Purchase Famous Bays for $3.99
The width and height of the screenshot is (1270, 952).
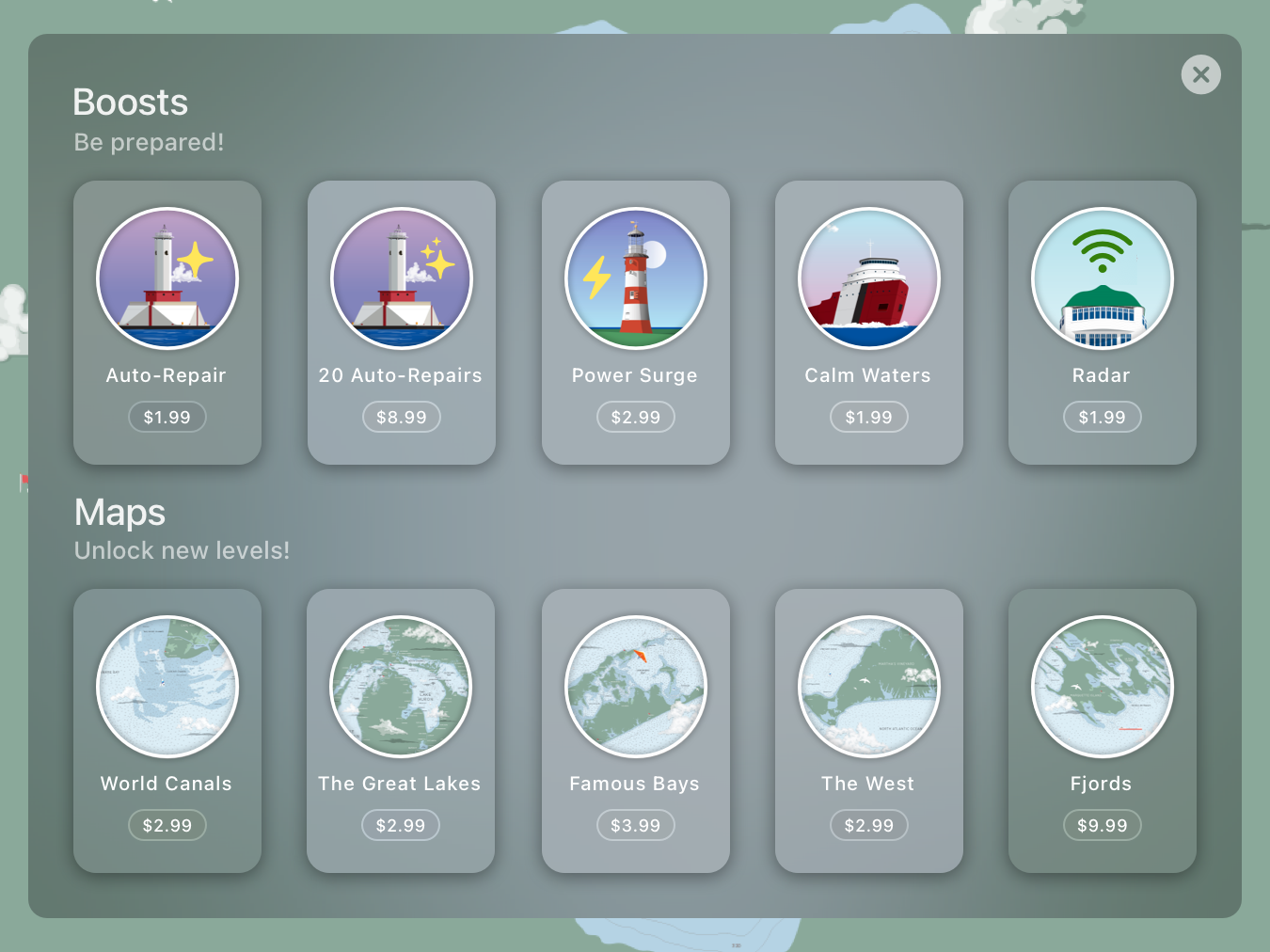[635, 824]
